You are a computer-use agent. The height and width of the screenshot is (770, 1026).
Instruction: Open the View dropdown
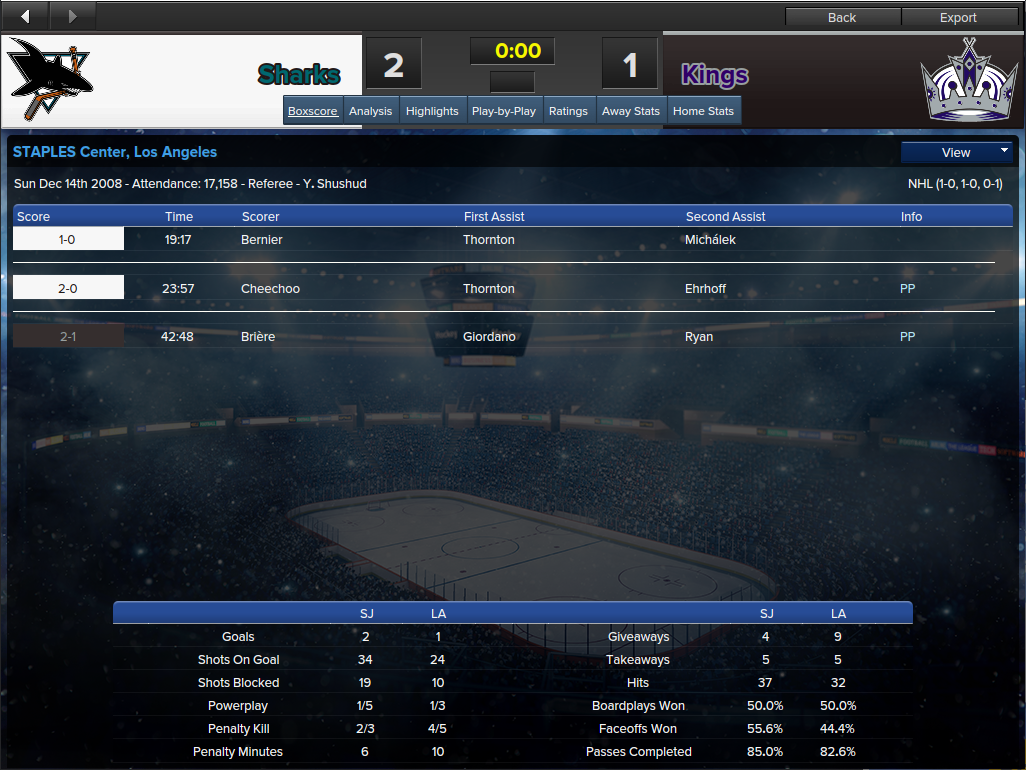pos(957,153)
